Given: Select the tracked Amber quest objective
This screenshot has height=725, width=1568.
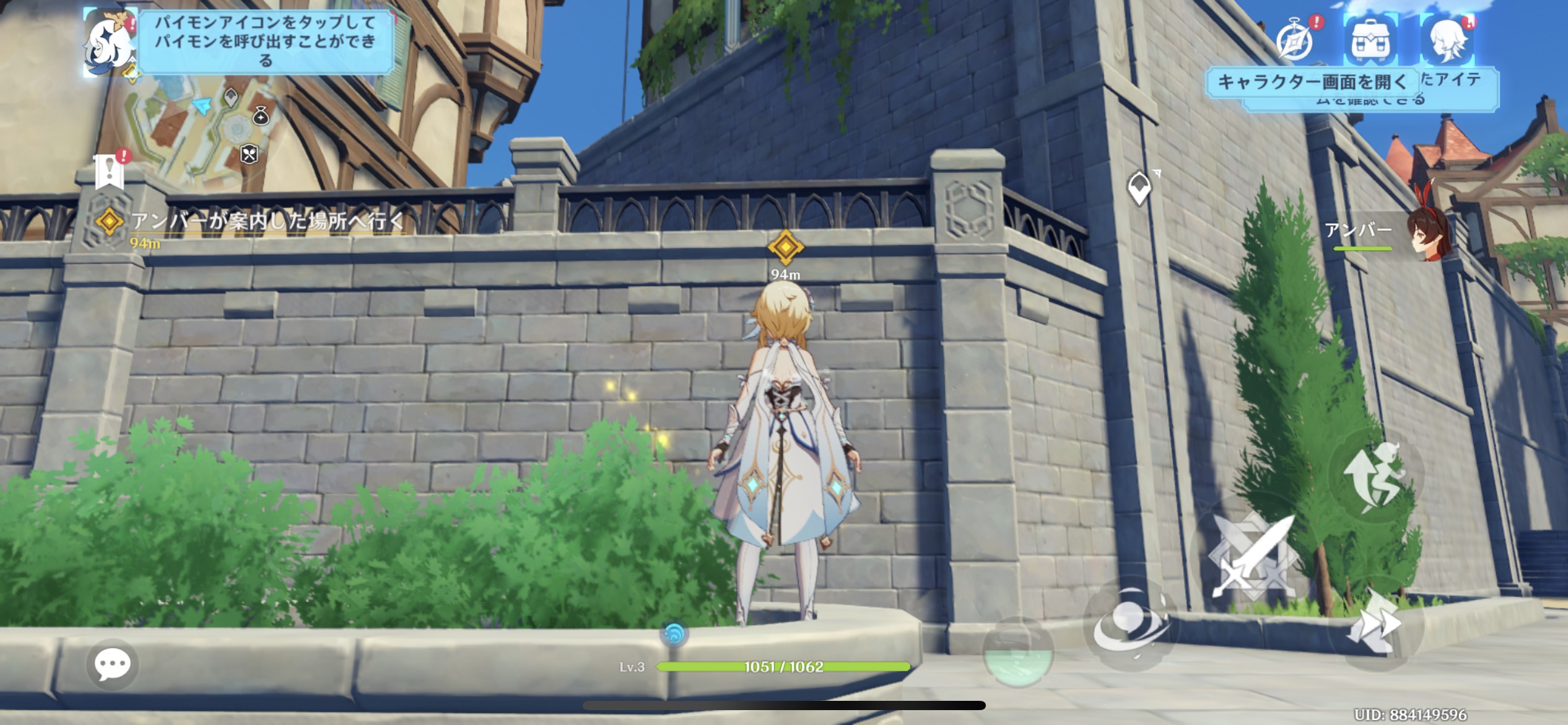Looking at the screenshot, I should coord(266,222).
